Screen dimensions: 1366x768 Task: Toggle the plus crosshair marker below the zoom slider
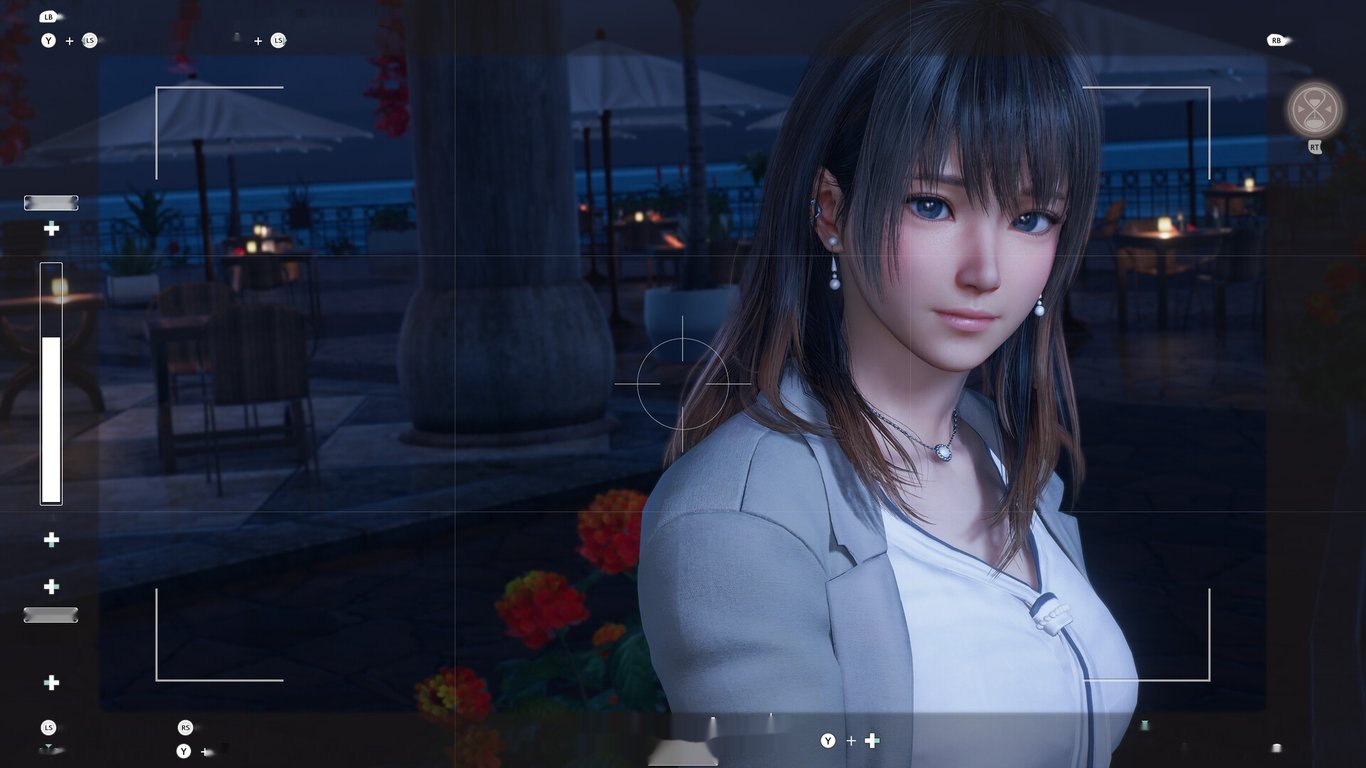(x=50, y=540)
